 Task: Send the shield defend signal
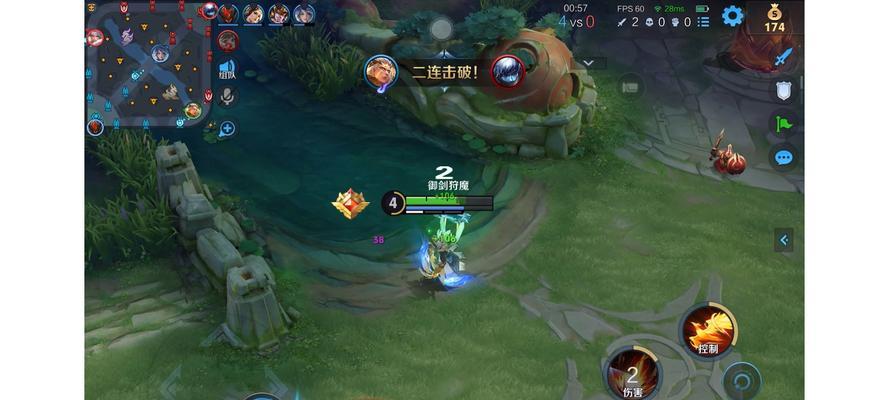click(784, 90)
